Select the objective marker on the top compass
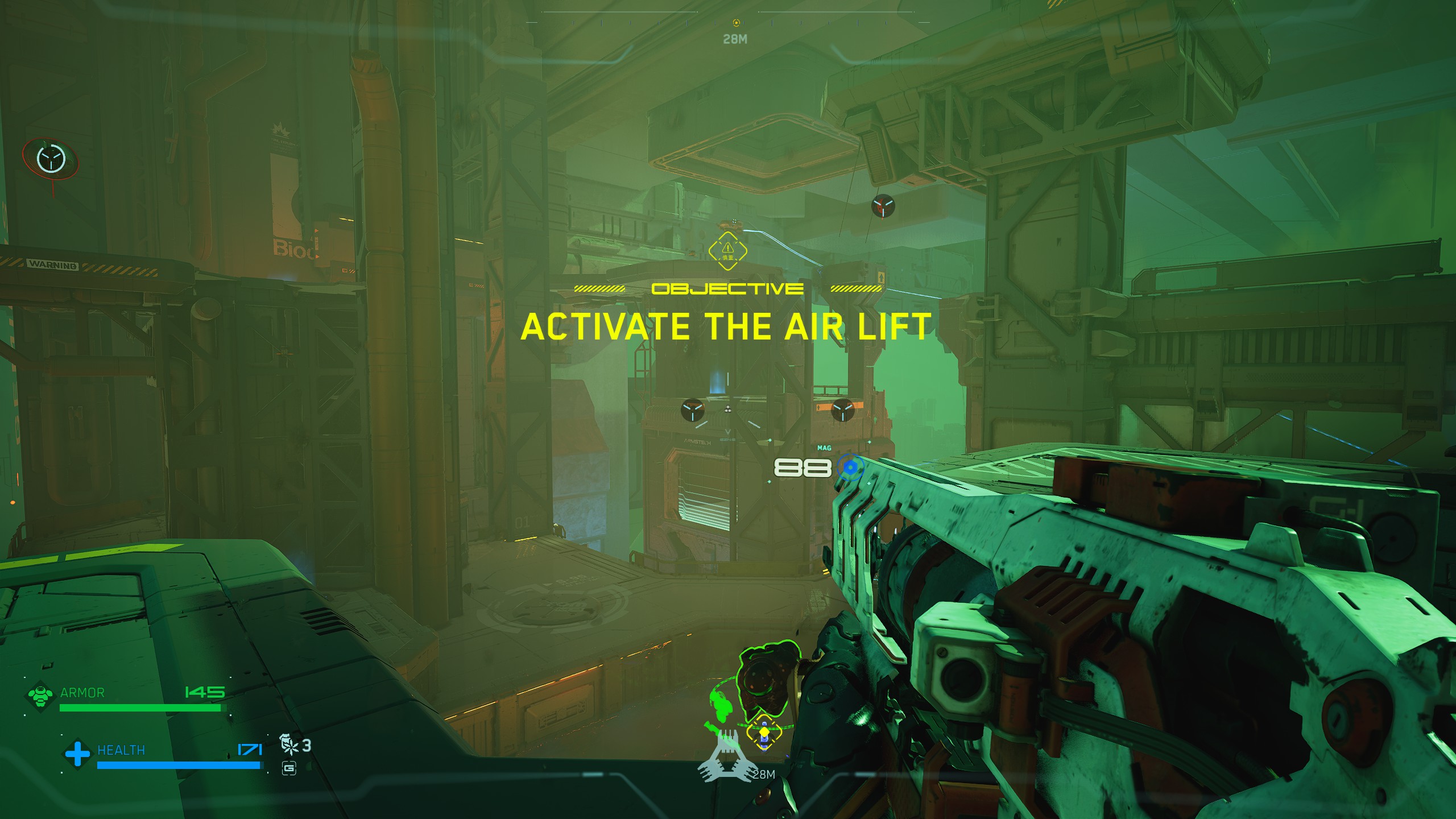Viewport: 1456px width, 819px height. (736, 23)
